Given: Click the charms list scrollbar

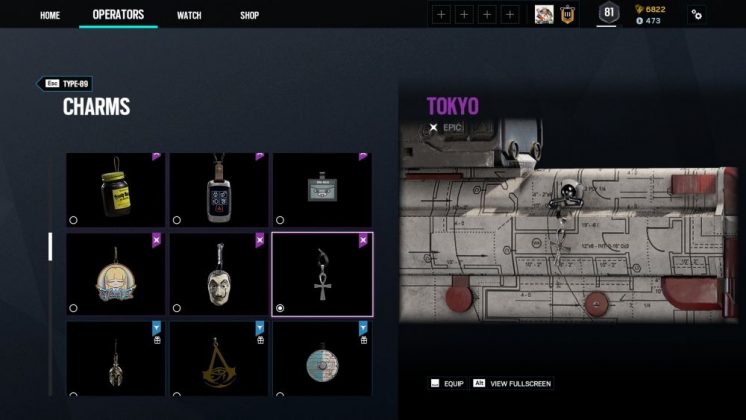Looking at the screenshot, I should click(x=50, y=246).
